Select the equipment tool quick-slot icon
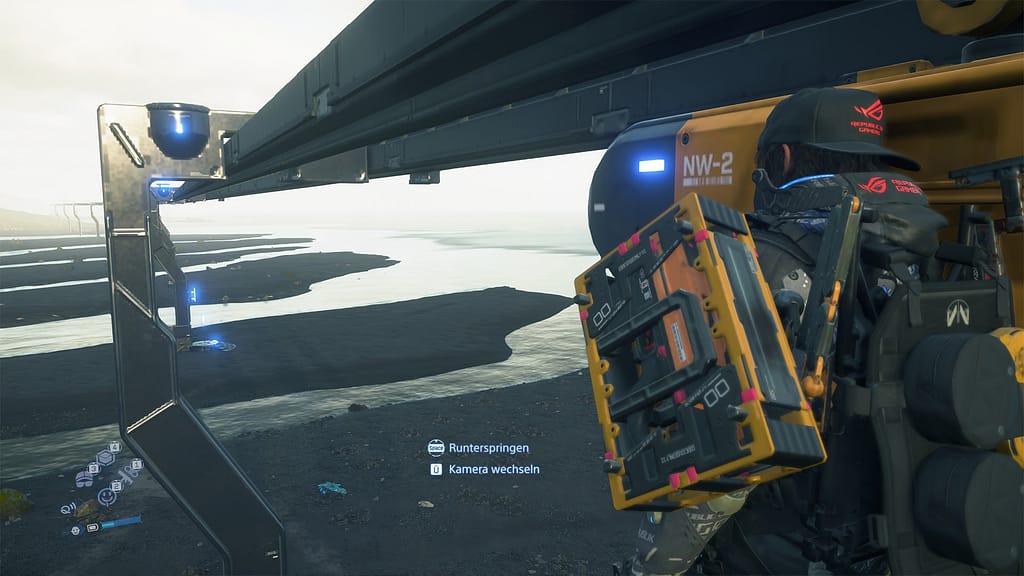The height and width of the screenshot is (576, 1024). click(x=128, y=474)
